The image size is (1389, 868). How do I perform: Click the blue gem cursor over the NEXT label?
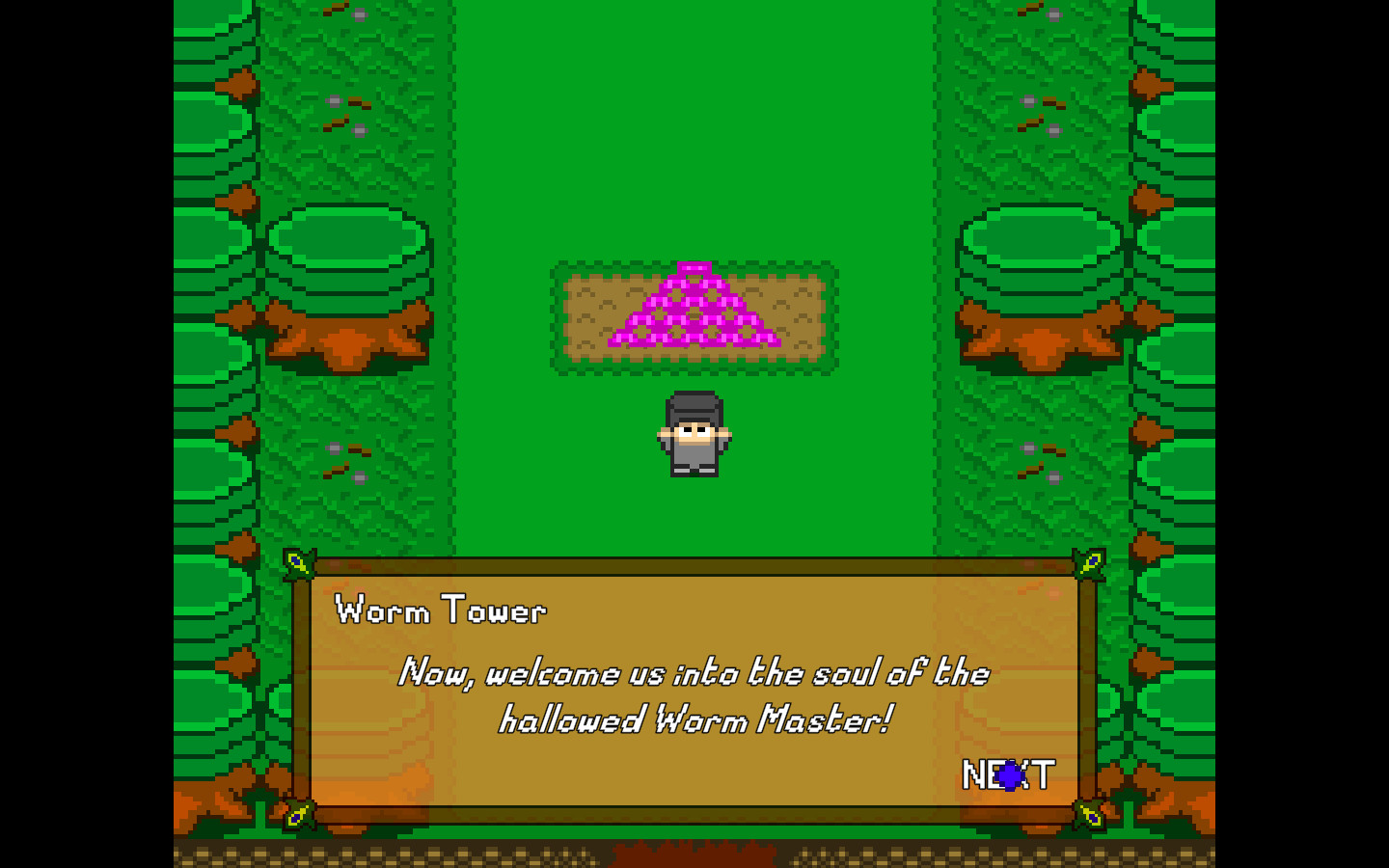pyautogui.click(x=1011, y=775)
